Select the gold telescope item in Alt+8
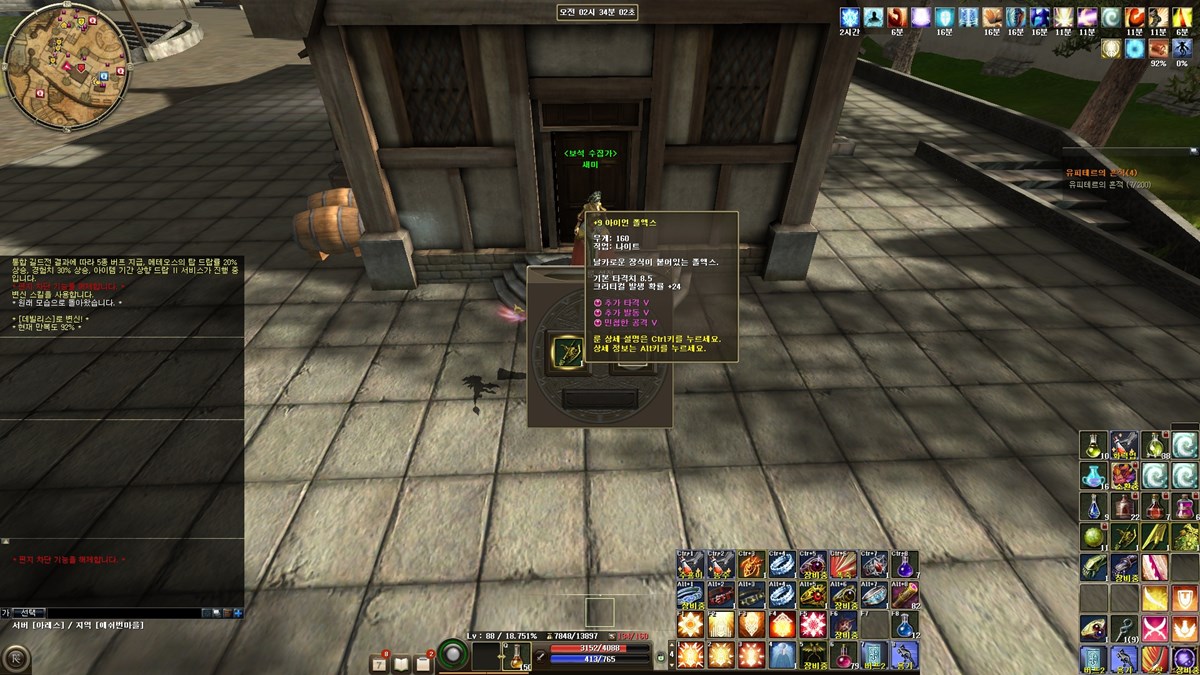This screenshot has width=1200, height=675. pyautogui.click(x=903, y=595)
